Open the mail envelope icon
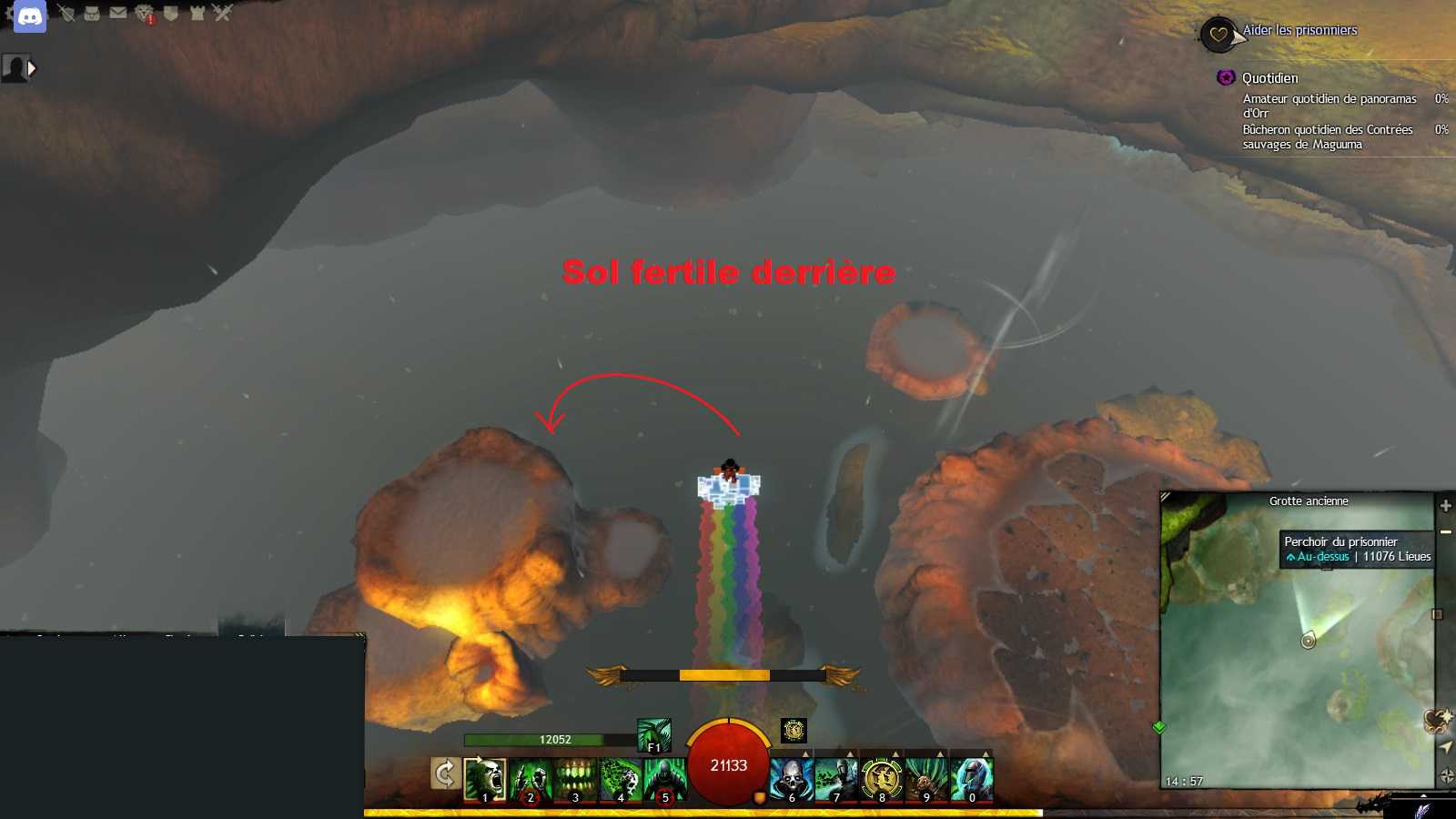 click(118, 13)
